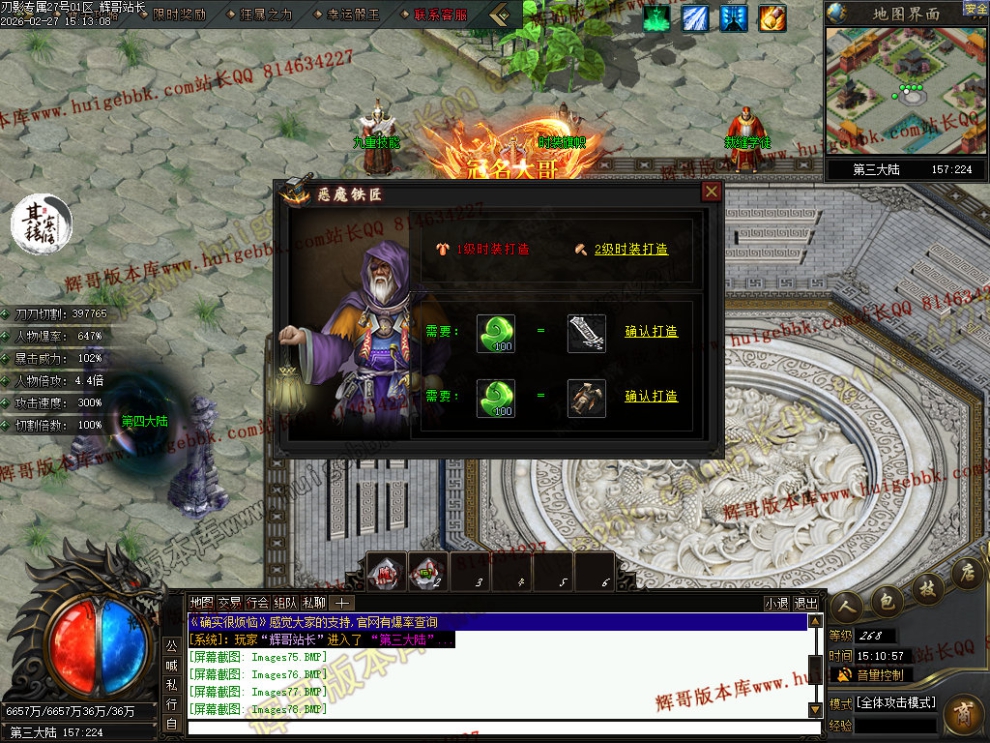Confirm forging the sword costume item
This screenshot has width=990, height=743.
(651, 331)
